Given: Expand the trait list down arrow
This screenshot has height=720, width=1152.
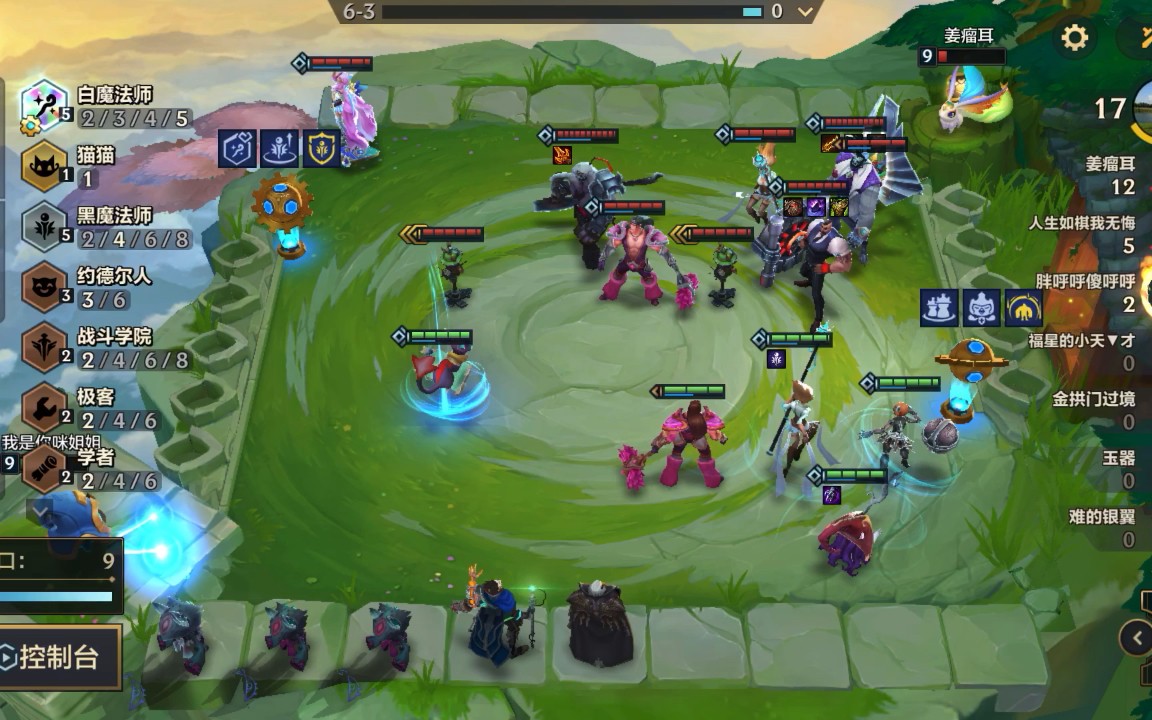Looking at the screenshot, I should (40, 510).
